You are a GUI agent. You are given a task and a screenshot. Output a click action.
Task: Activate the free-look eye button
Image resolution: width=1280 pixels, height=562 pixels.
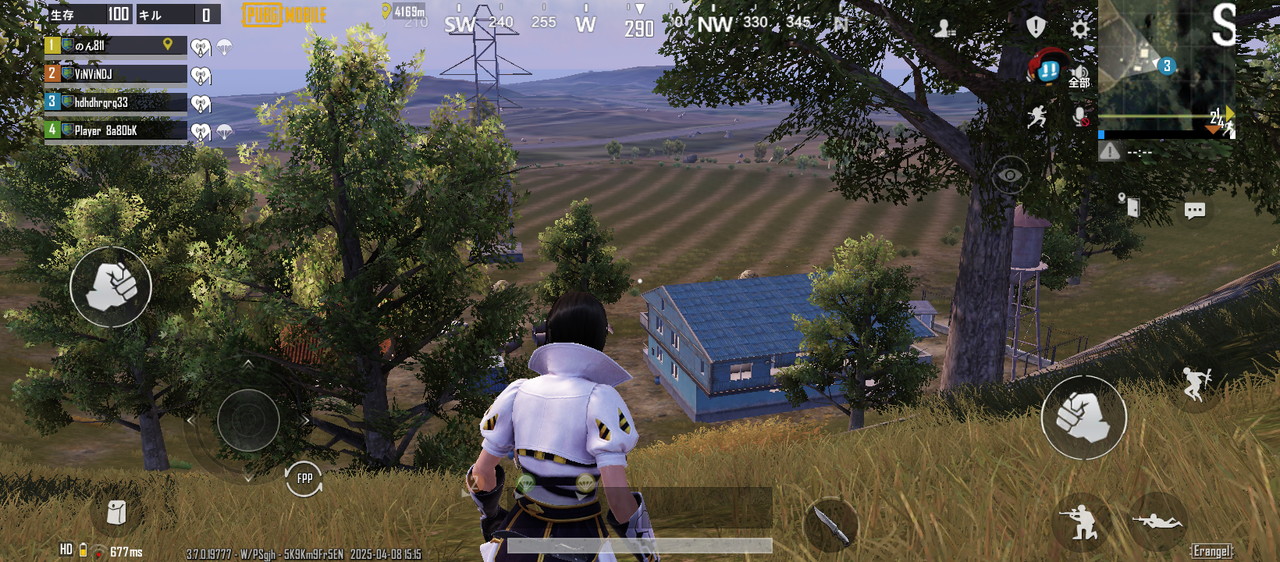(1010, 175)
